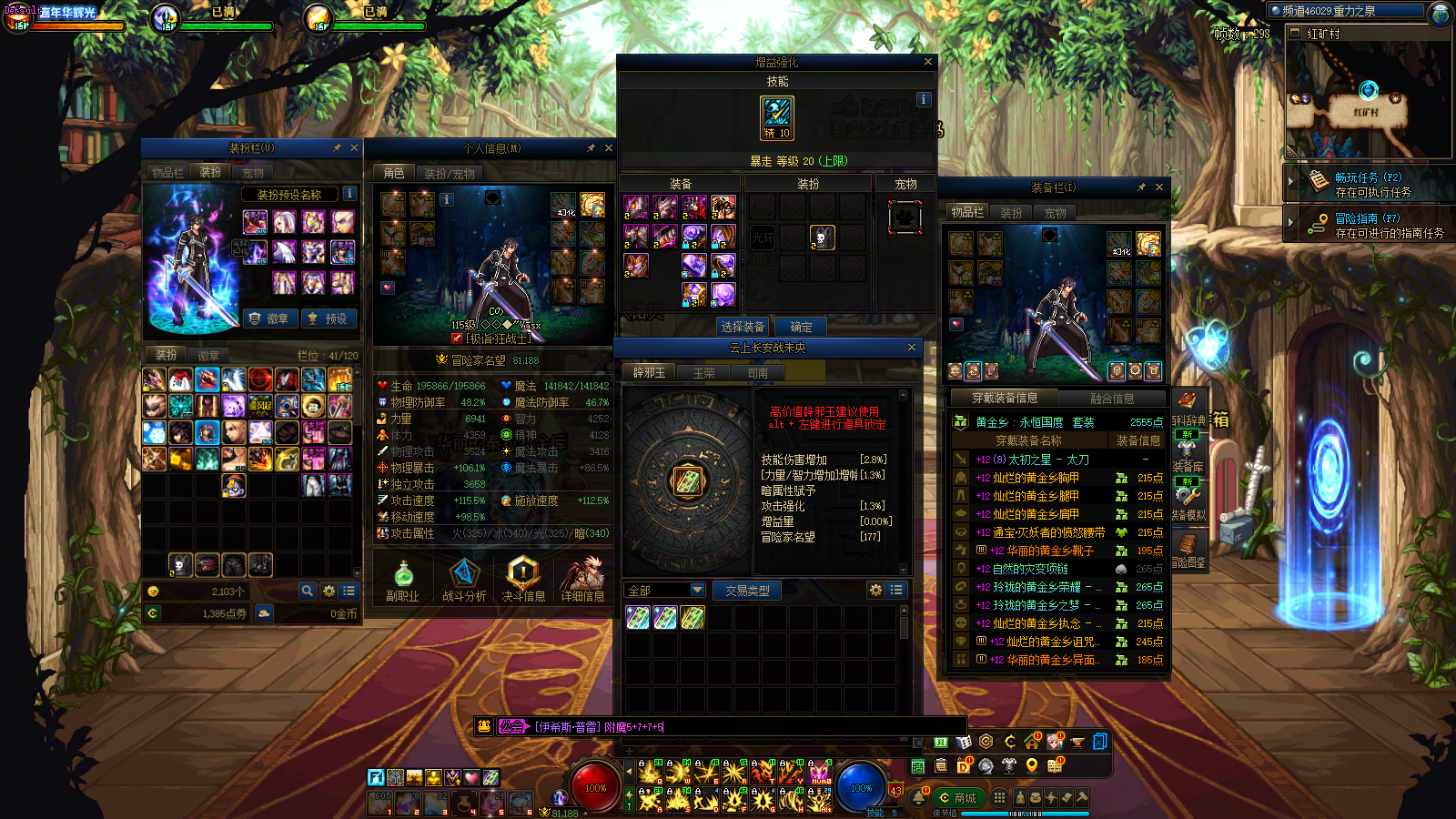
Task: Select the 副职业 potion icon
Action: (x=402, y=580)
